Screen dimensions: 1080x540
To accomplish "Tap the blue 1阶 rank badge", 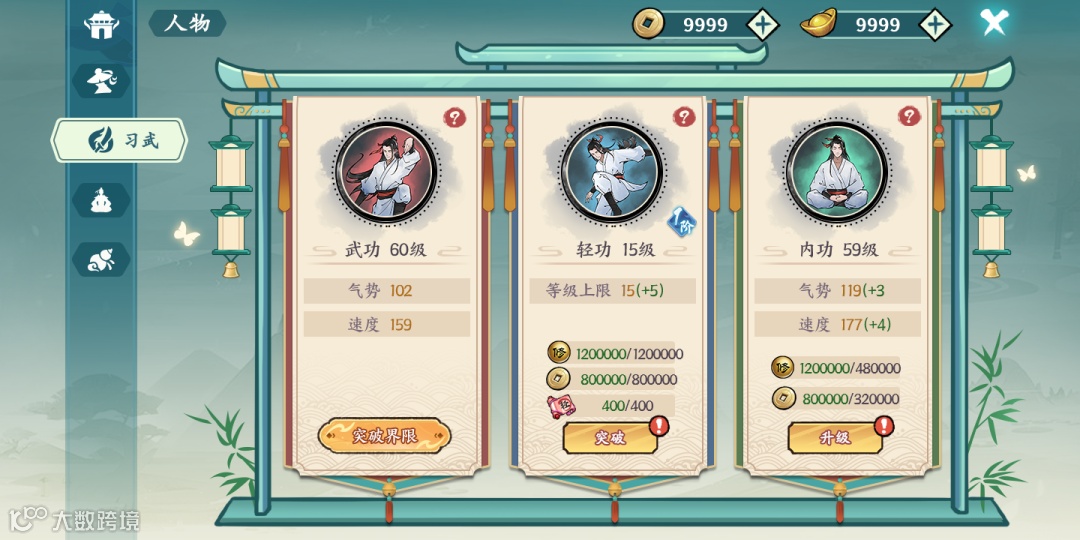I will pyautogui.click(x=680, y=221).
